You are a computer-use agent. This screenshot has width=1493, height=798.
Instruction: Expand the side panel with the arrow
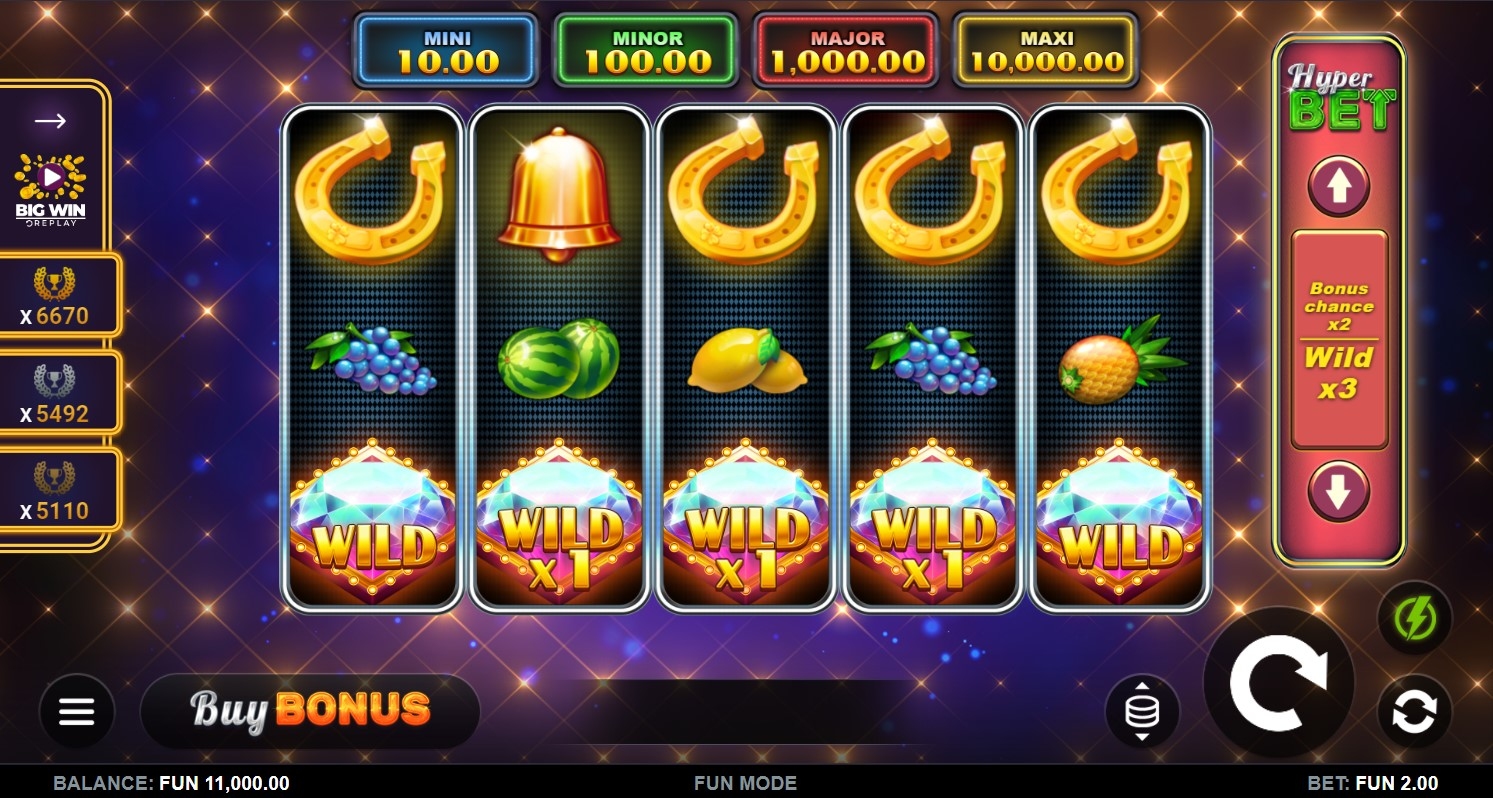(x=50, y=121)
